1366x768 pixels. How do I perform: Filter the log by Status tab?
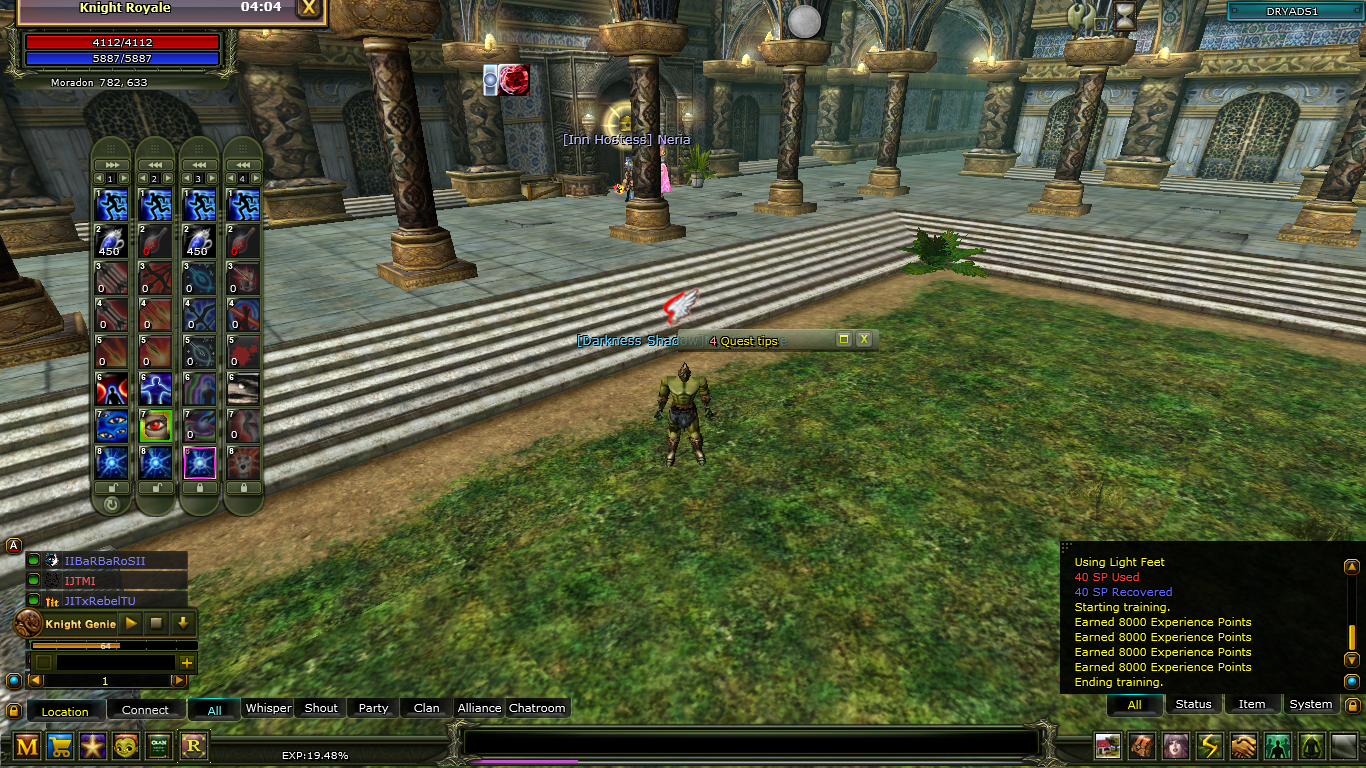[x=1193, y=704]
